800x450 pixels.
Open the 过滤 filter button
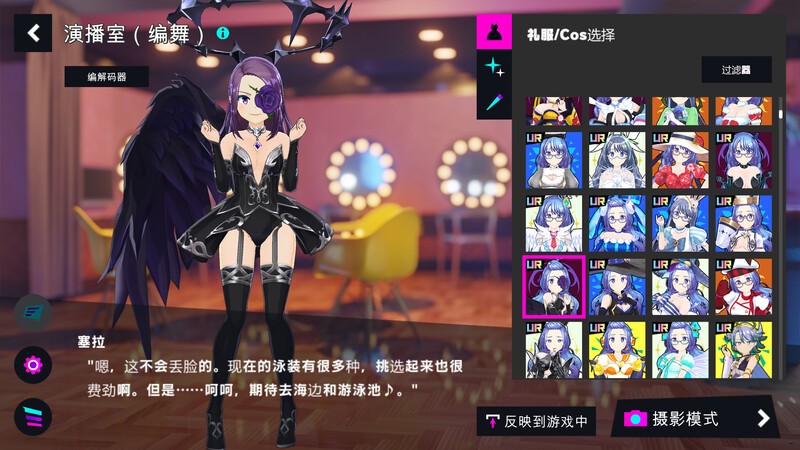pyautogui.click(x=736, y=70)
